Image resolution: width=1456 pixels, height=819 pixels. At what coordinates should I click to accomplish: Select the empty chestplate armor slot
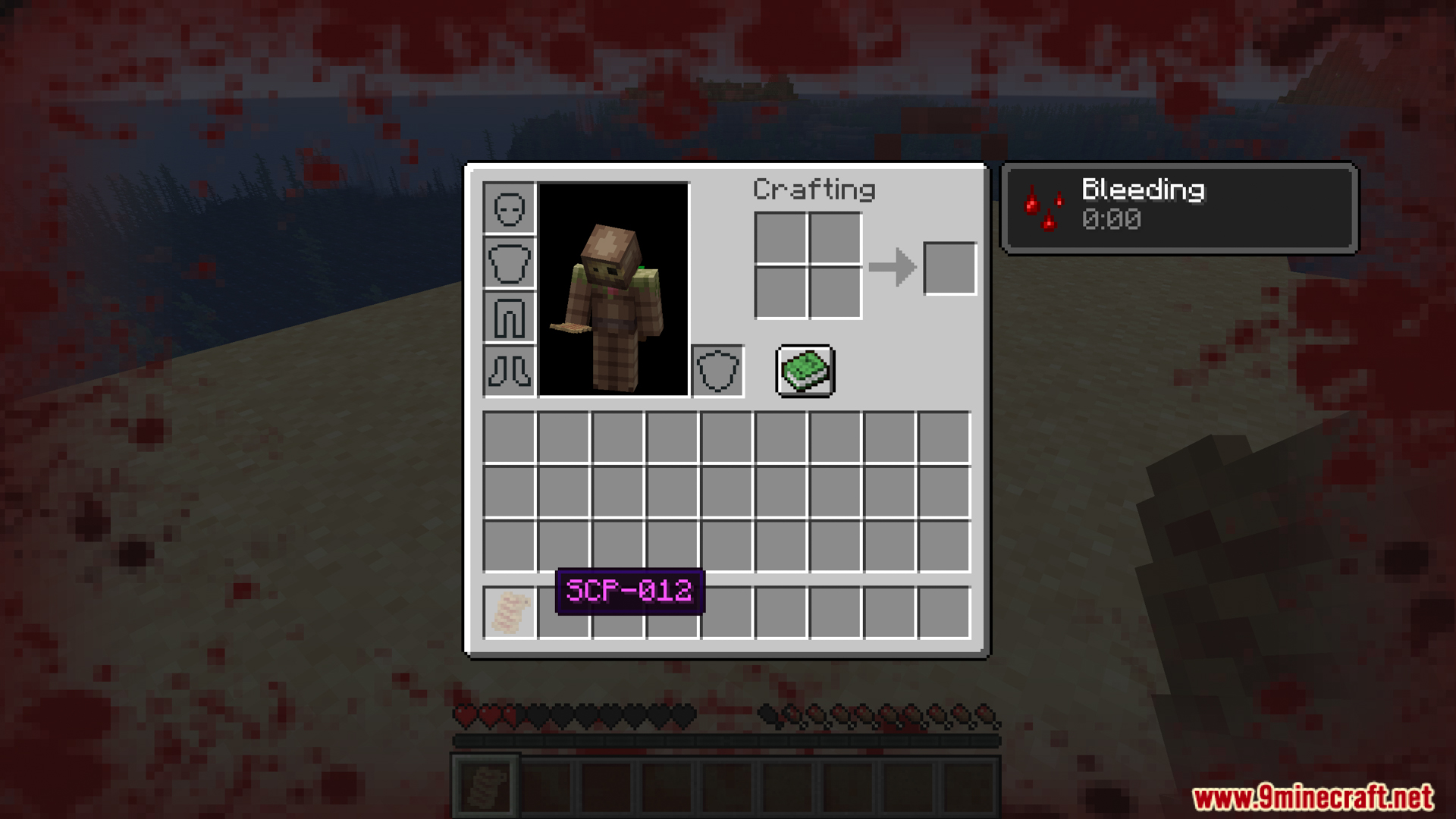pyautogui.click(x=510, y=262)
